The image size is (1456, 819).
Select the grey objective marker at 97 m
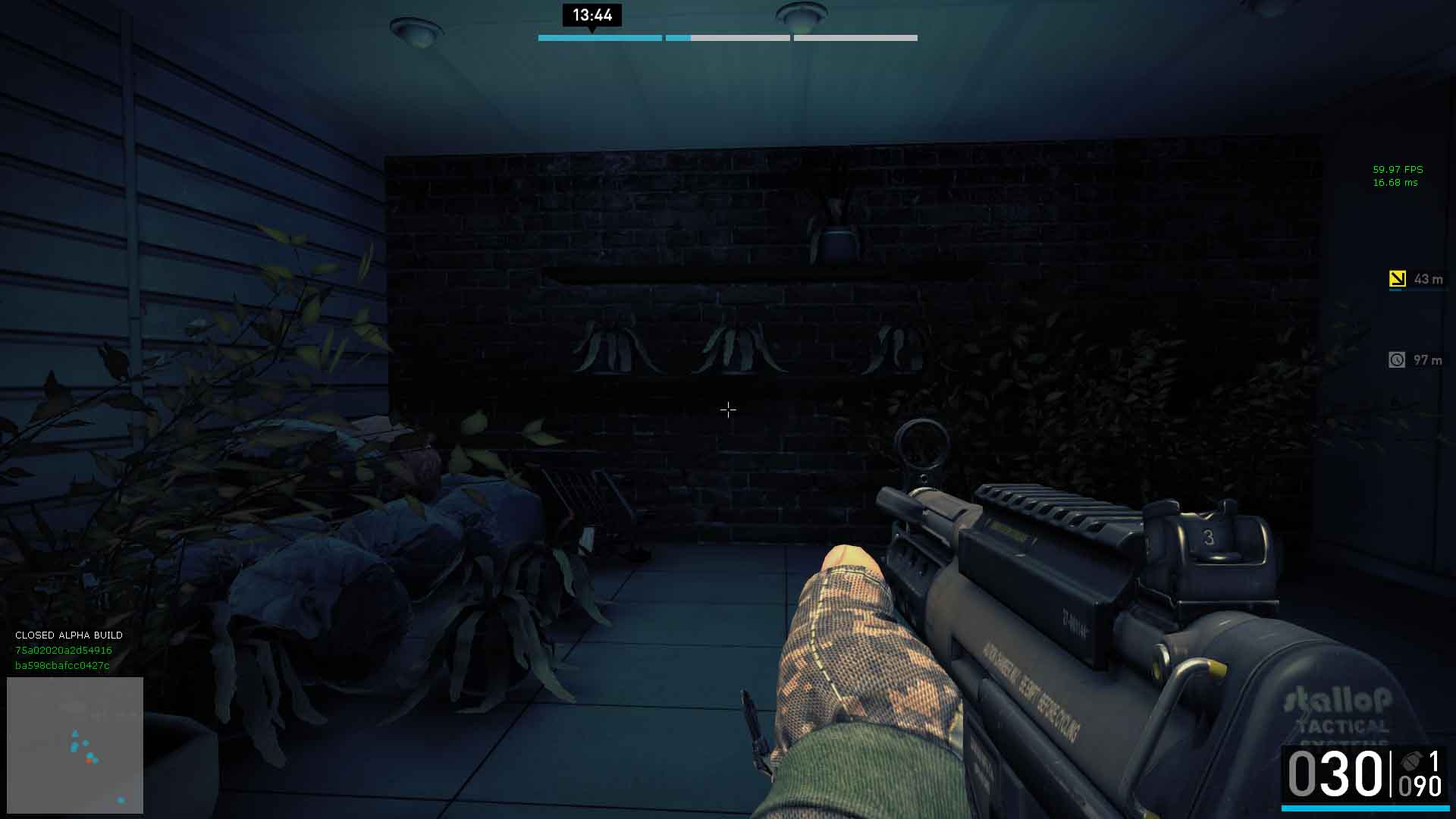click(x=1397, y=360)
